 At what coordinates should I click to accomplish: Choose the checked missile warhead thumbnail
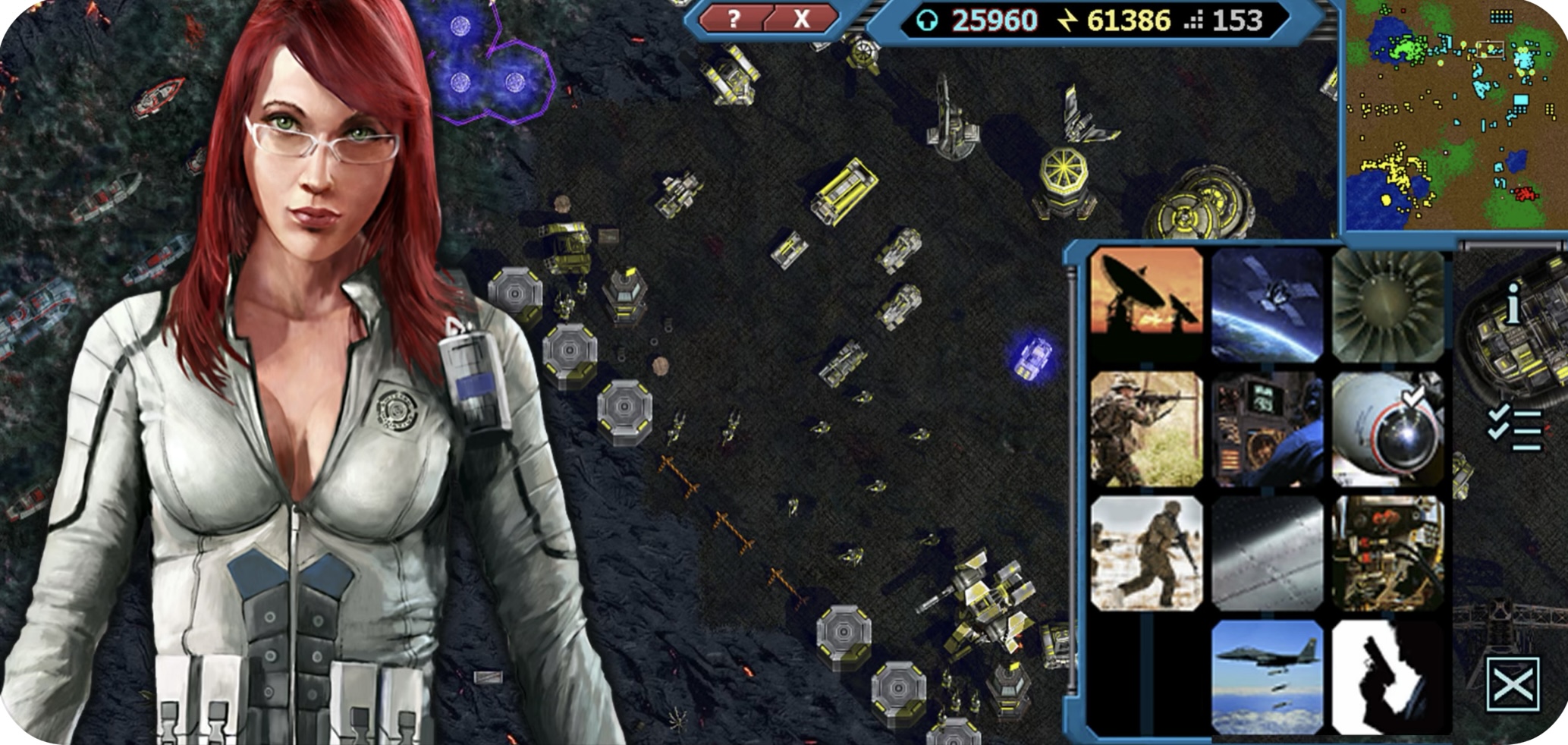pyautogui.click(x=1388, y=429)
